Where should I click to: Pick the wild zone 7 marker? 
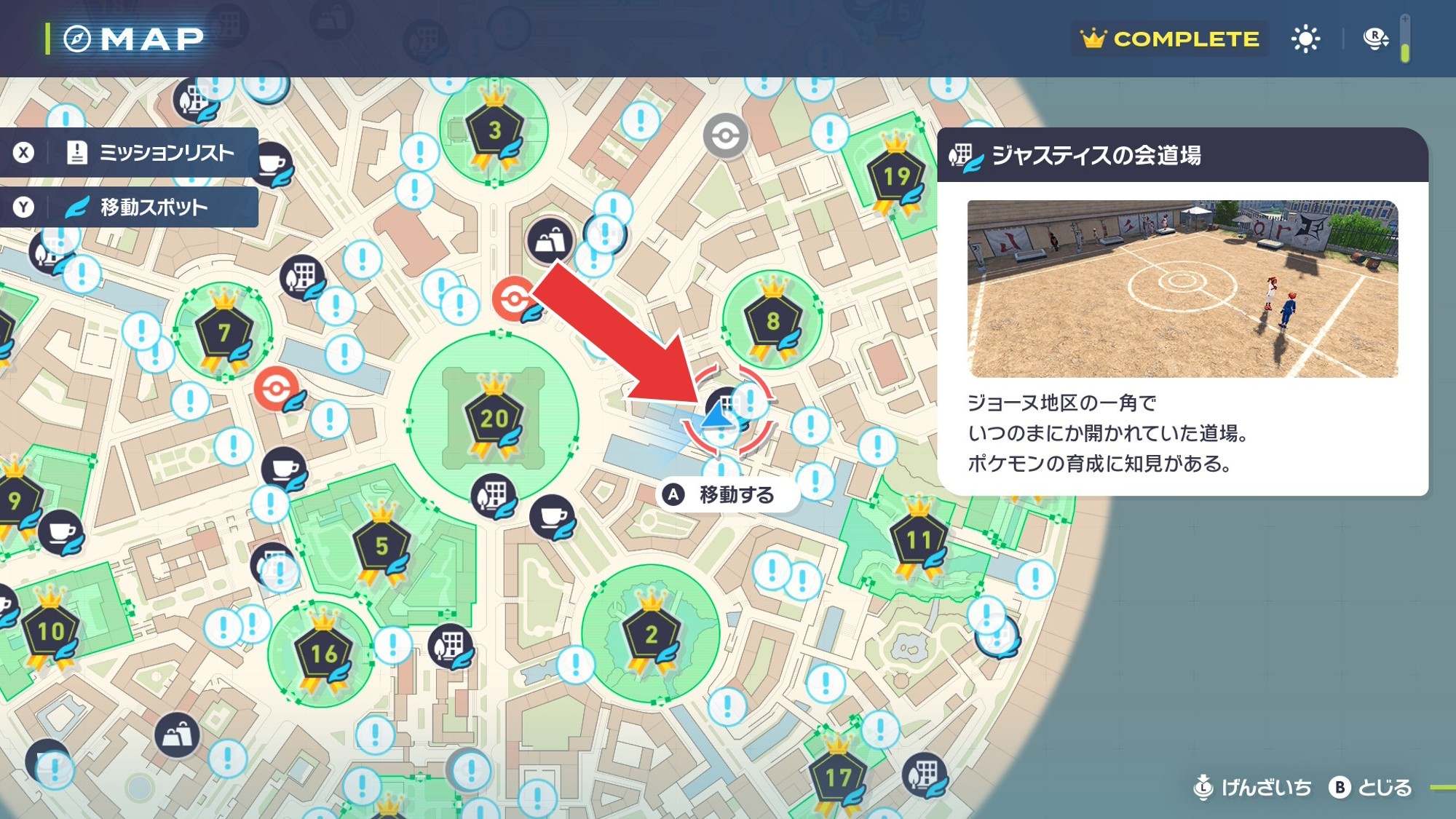[x=224, y=333]
